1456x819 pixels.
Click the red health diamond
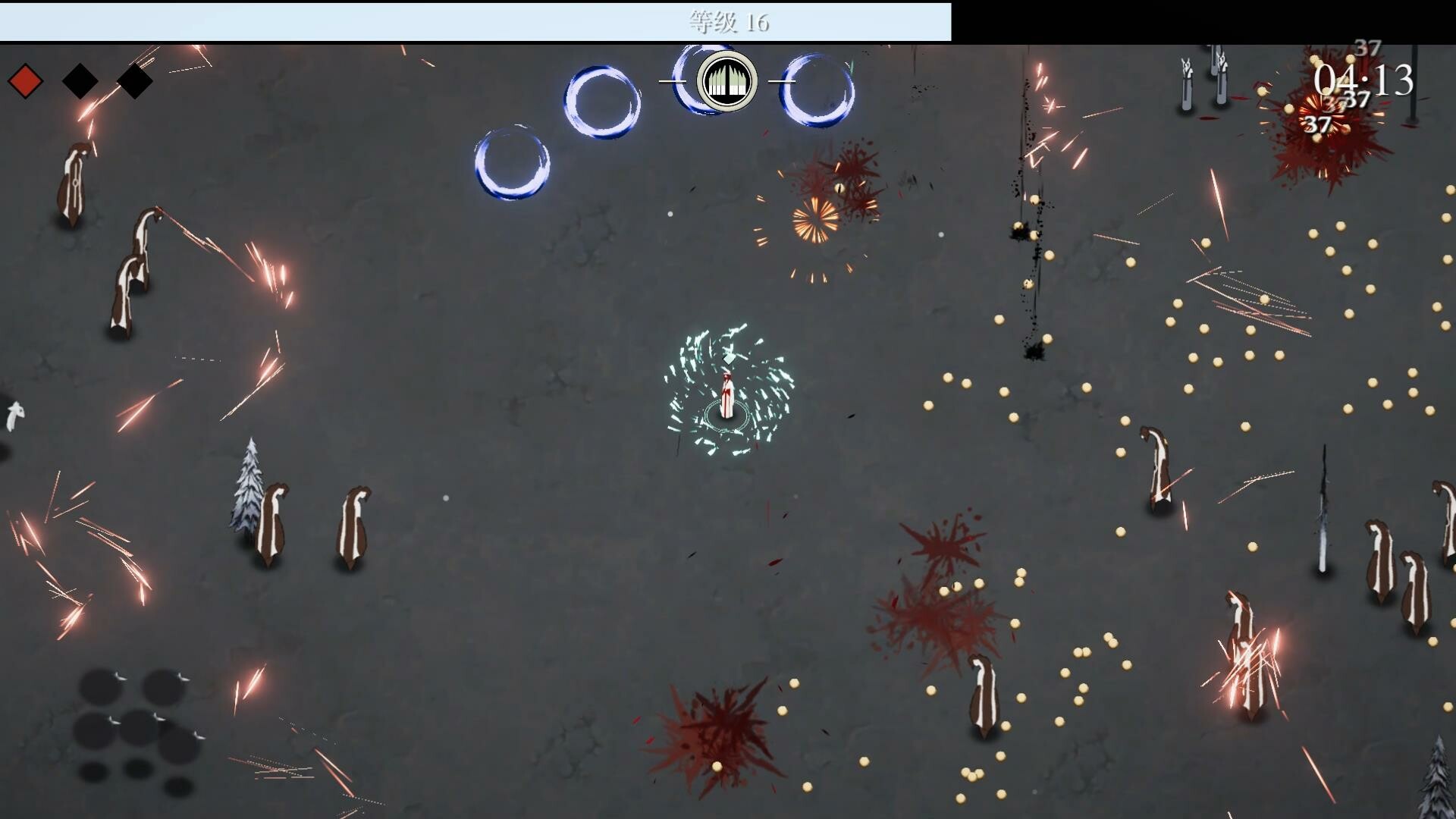pyautogui.click(x=24, y=80)
